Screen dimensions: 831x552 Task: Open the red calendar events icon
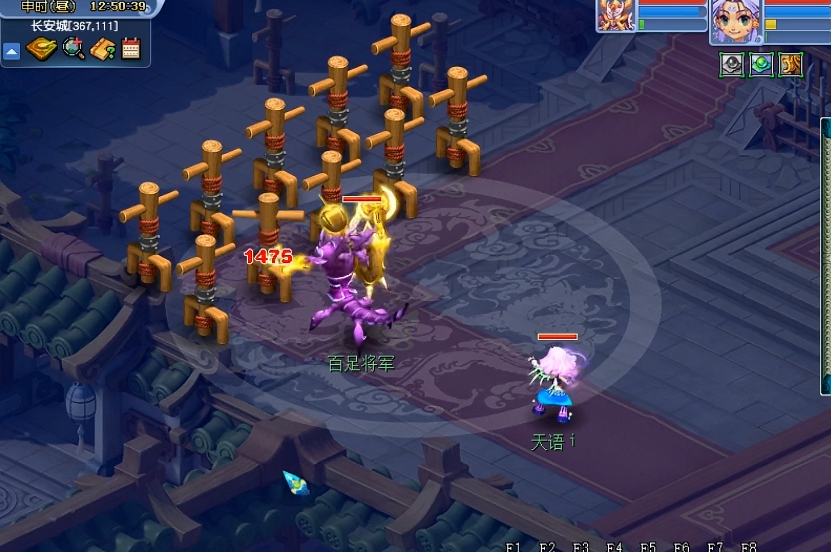click(x=131, y=49)
